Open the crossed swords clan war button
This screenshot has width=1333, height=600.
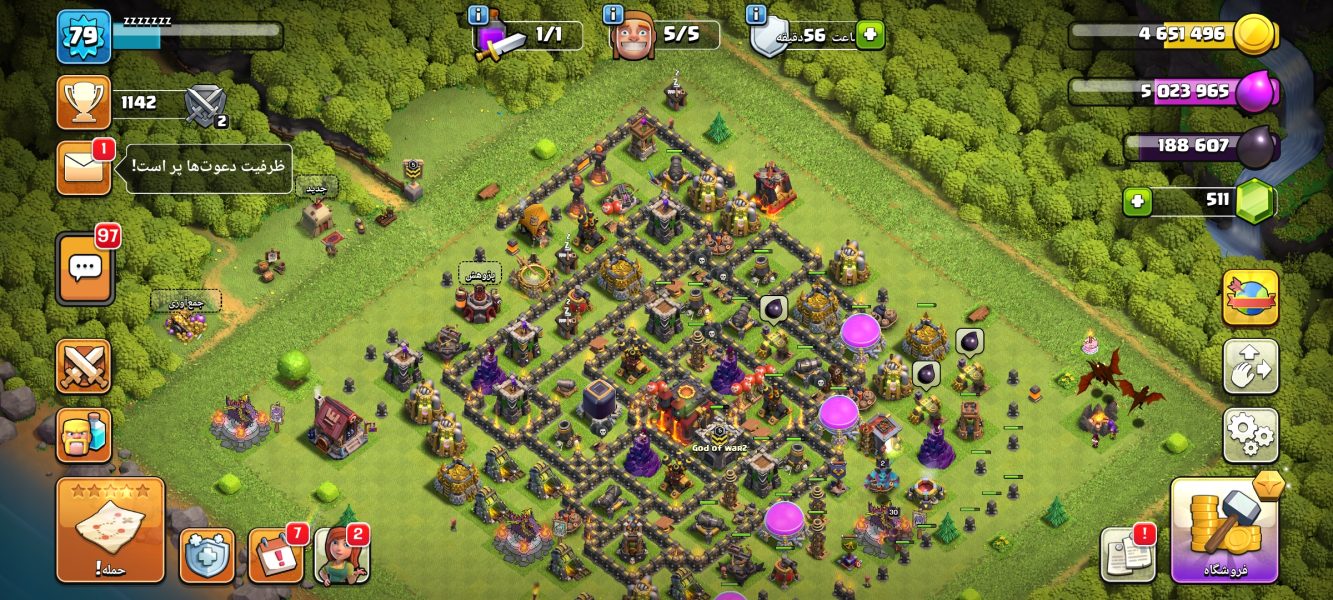[x=83, y=366]
